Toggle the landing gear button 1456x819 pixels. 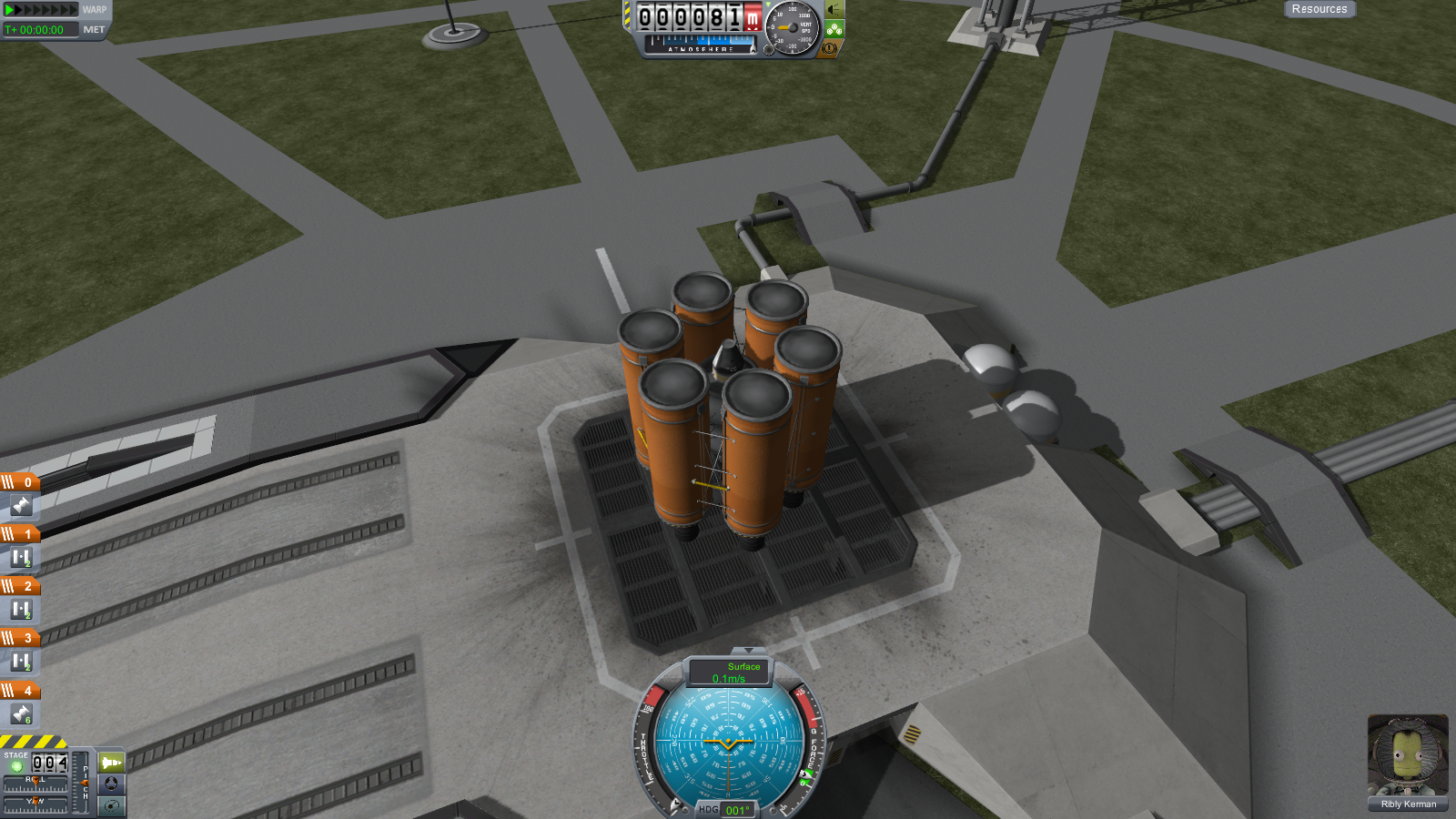pyautogui.click(x=834, y=29)
